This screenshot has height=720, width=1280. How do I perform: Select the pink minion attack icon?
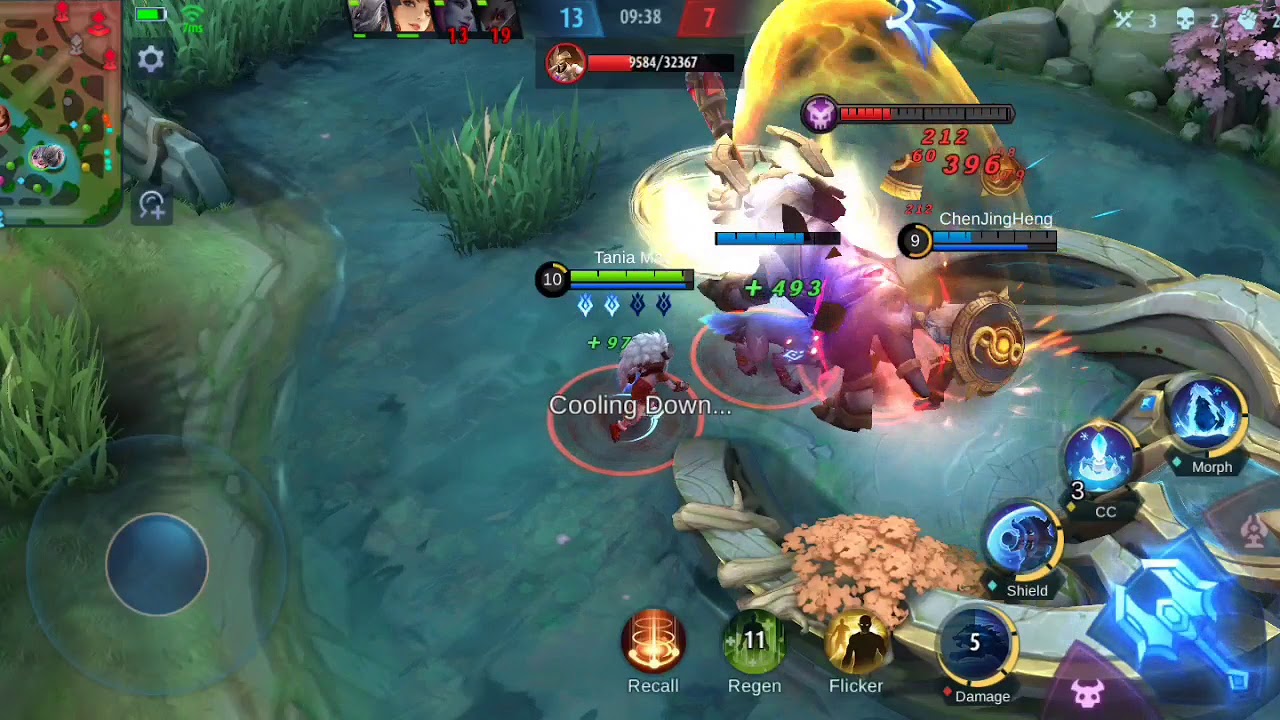point(1087,692)
